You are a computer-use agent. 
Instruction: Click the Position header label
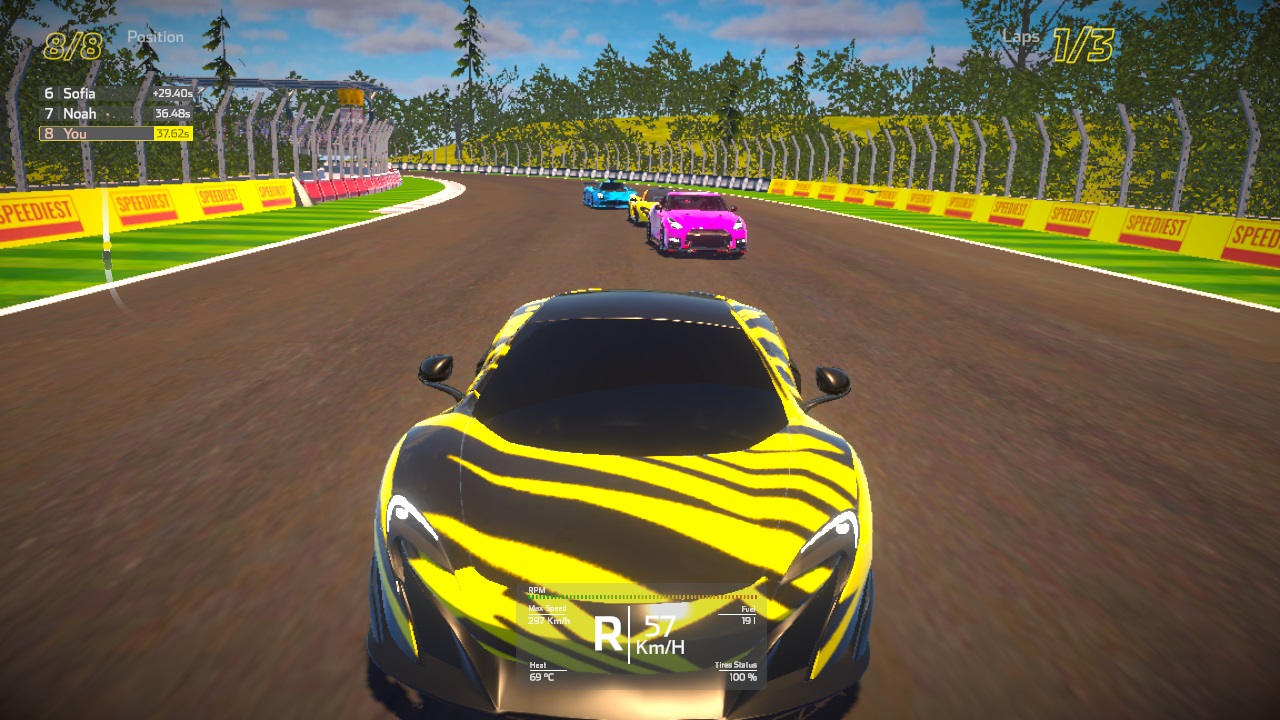coord(157,36)
